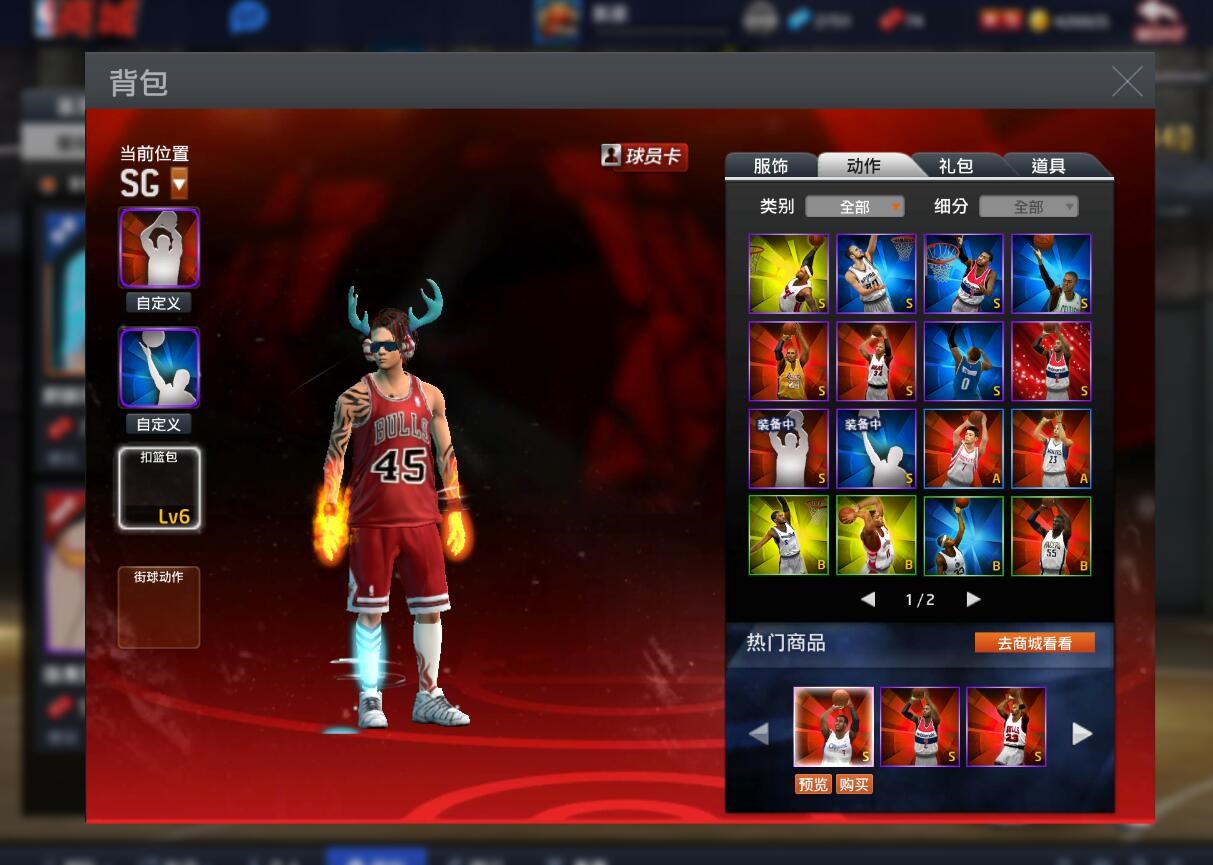Show previous hot products with left arrow
This screenshot has width=1213, height=865.
click(759, 734)
